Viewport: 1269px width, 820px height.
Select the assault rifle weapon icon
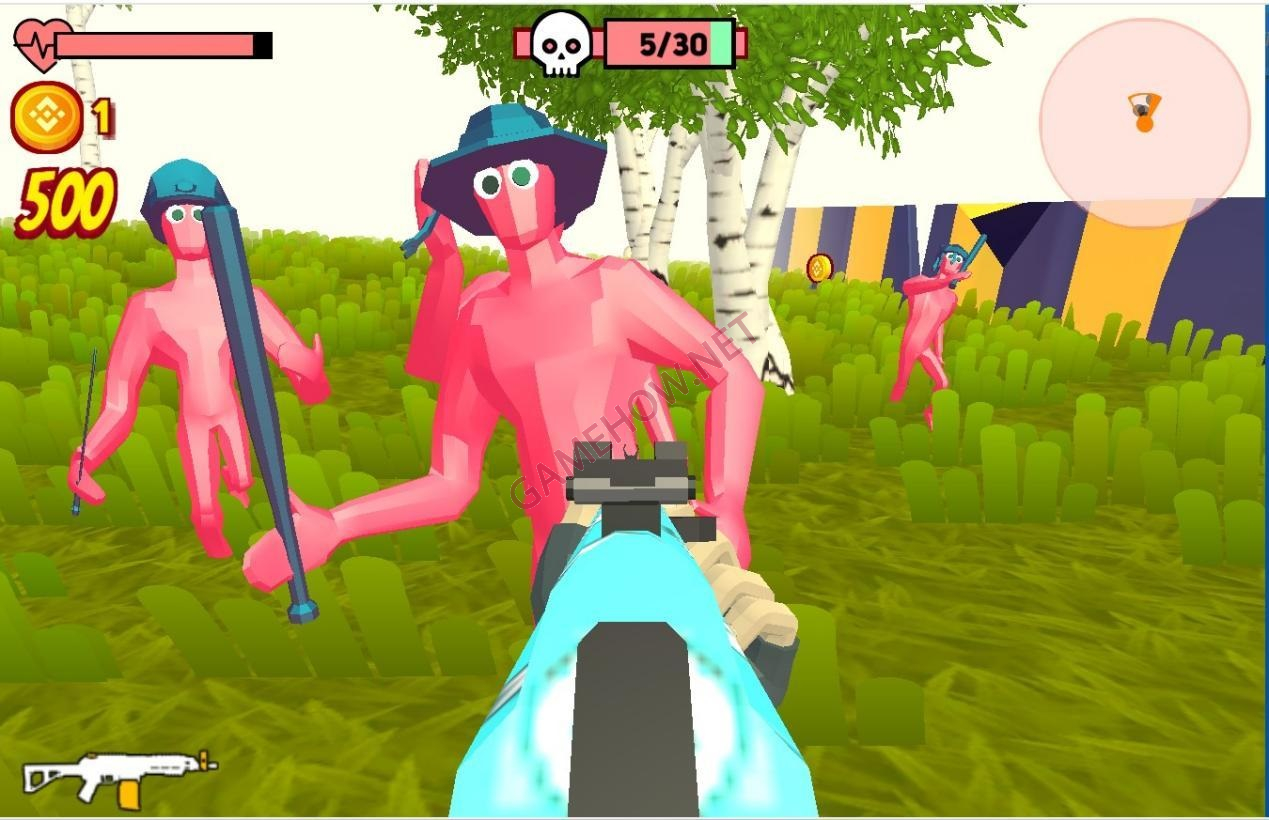click(x=120, y=776)
